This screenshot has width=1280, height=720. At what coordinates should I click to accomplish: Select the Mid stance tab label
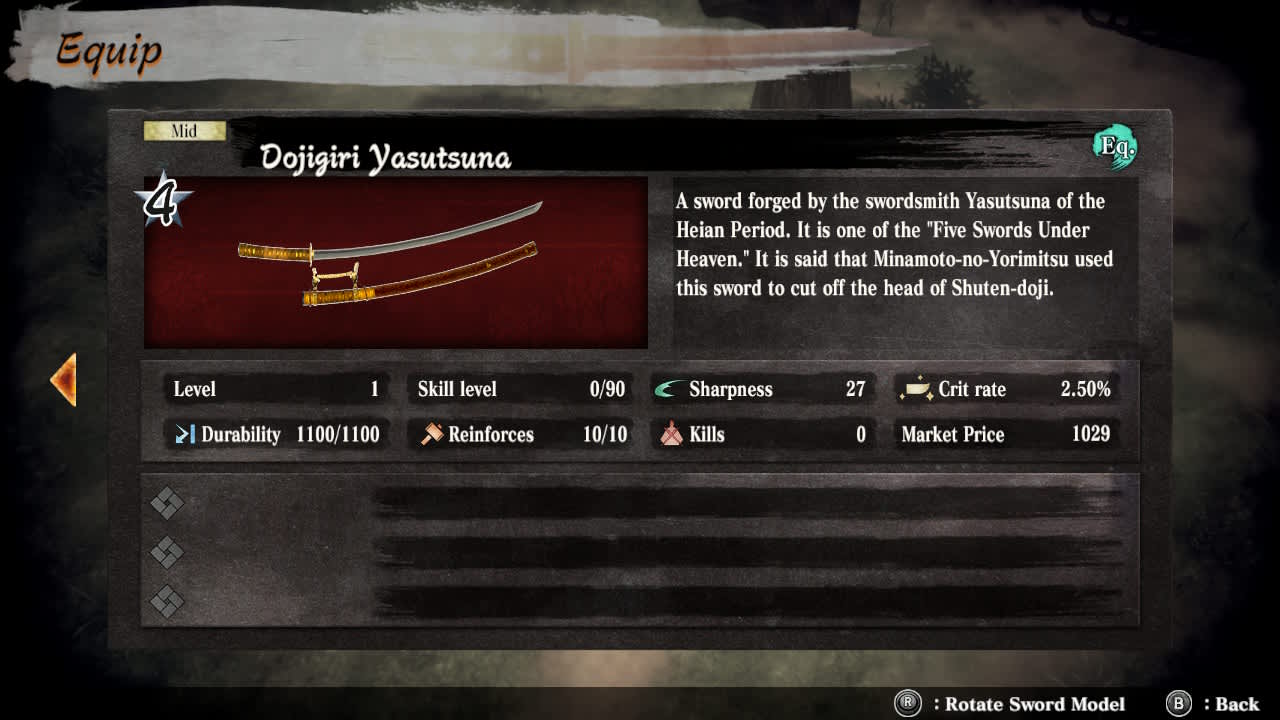pos(184,130)
